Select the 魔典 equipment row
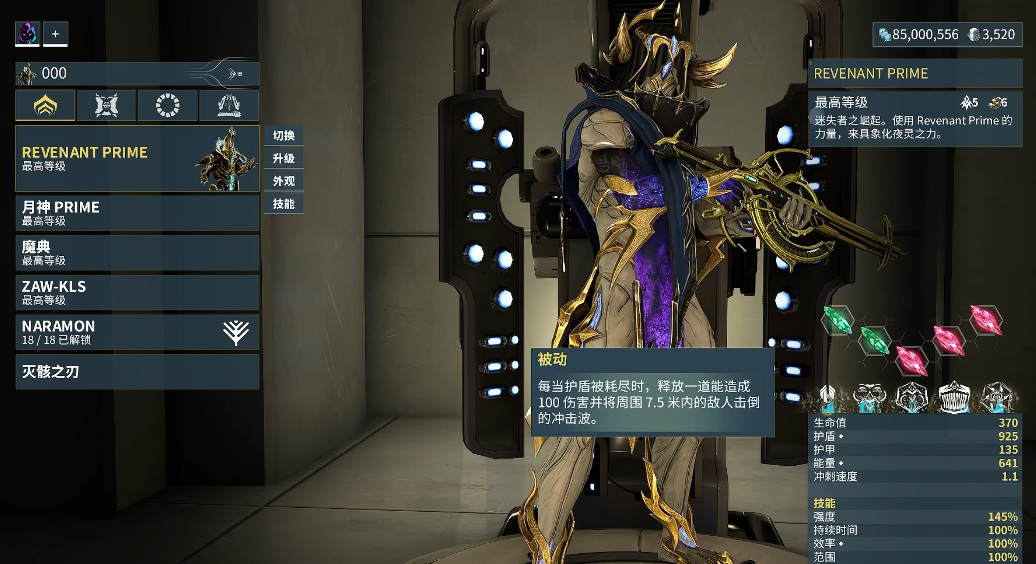 point(137,253)
